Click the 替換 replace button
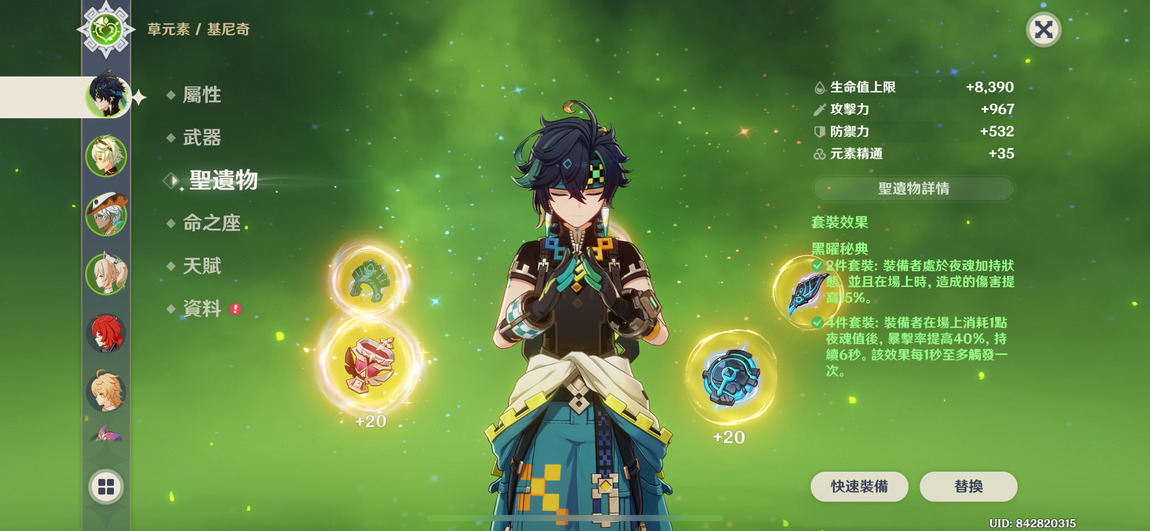 click(x=968, y=486)
